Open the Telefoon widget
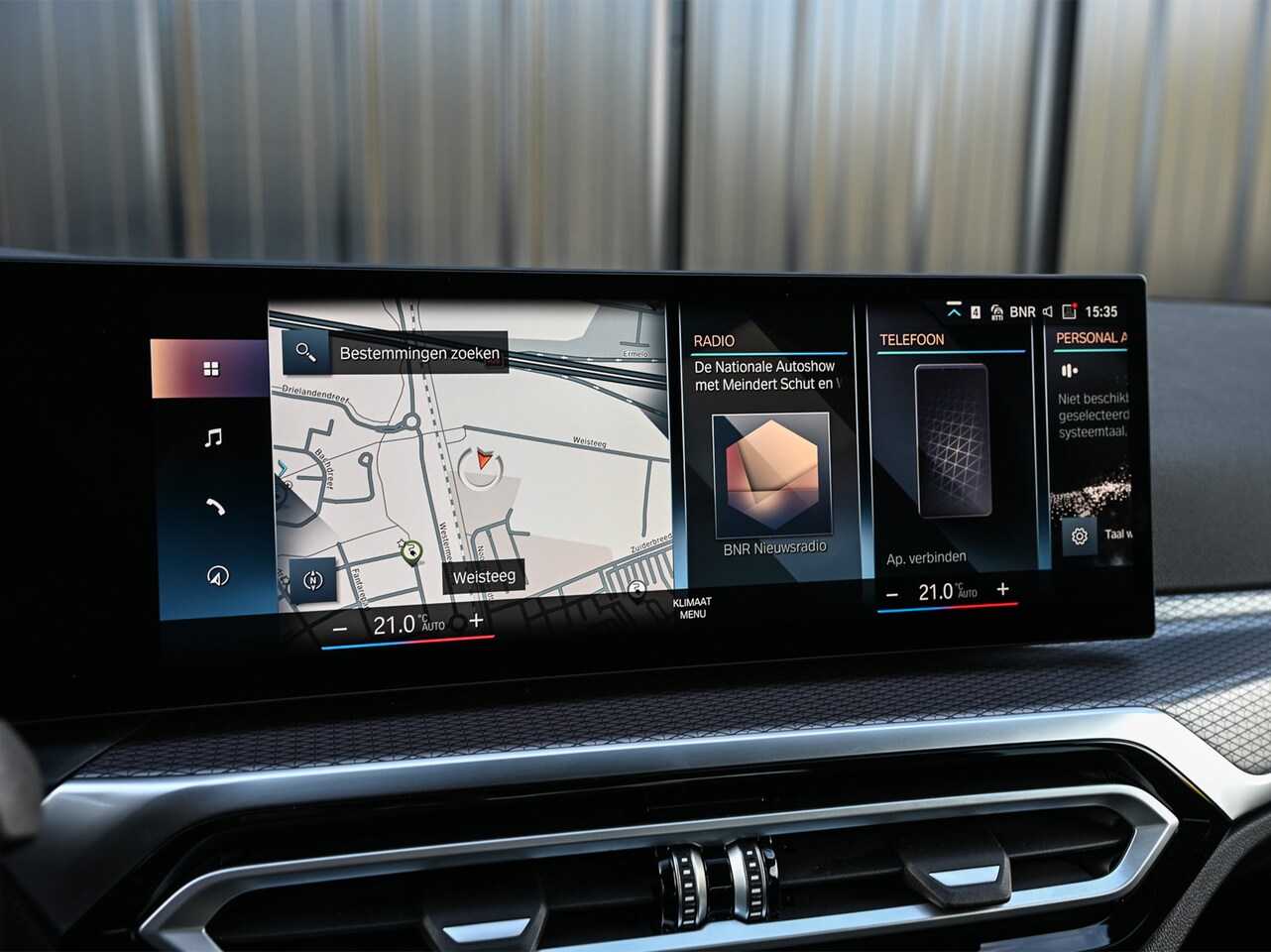This screenshot has width=1271, height=952. coord(911,340)
